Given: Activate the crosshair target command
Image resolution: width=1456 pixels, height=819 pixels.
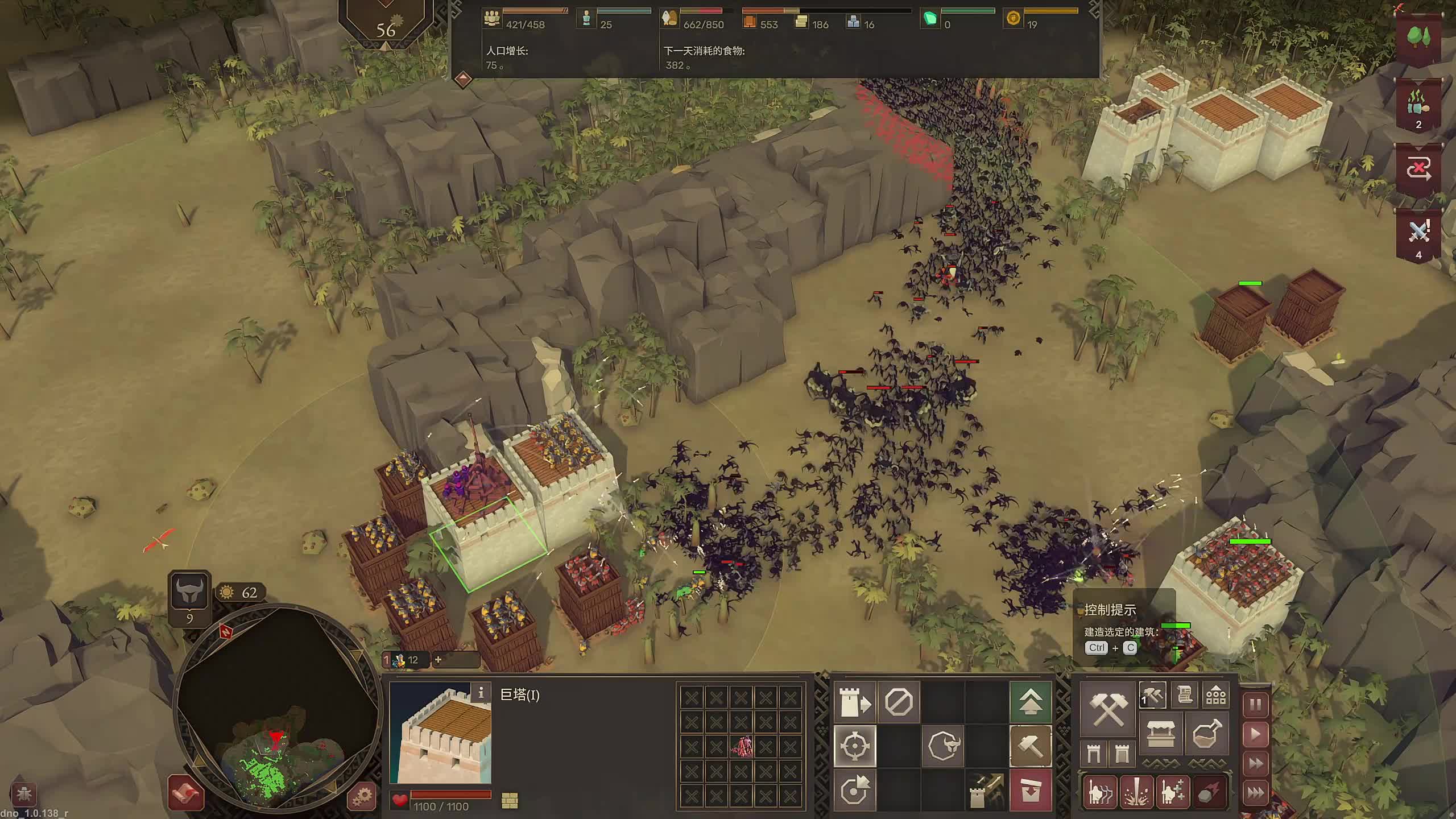Looking at the screenshot, I should pos(855,746).
